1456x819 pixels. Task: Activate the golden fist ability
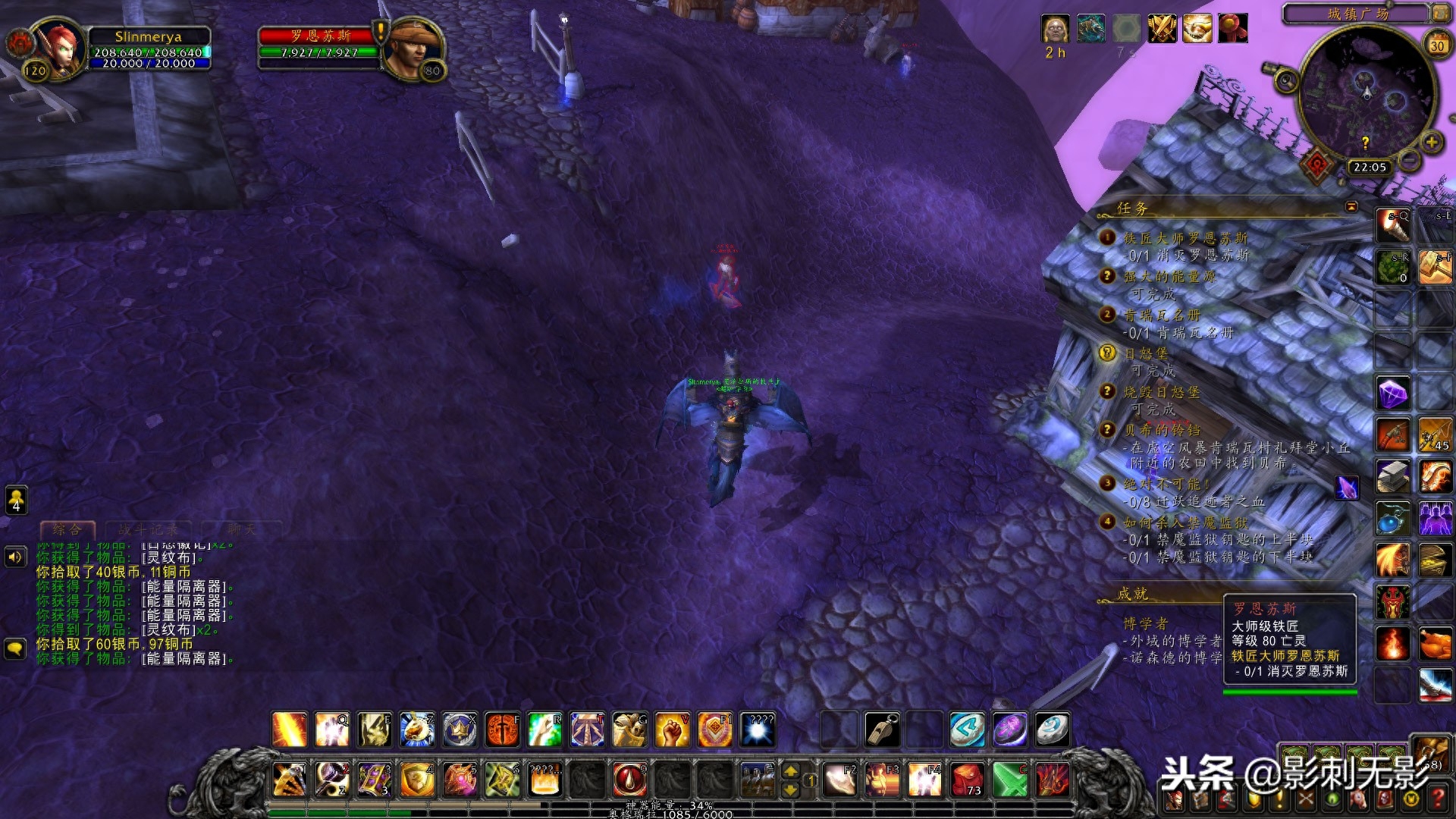[x=671, y=730]
